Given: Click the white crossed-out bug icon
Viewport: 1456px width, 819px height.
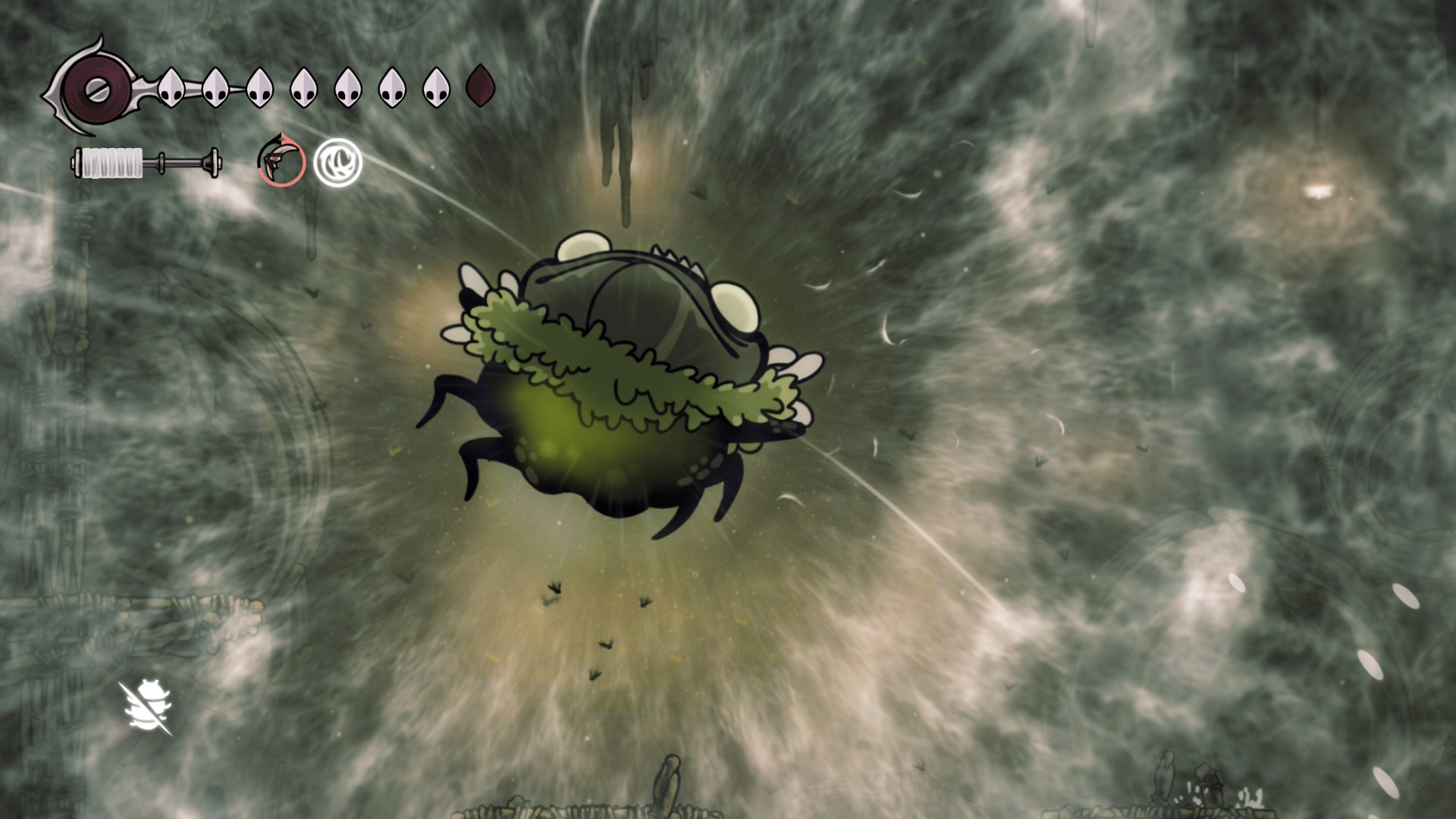Looking at the screenshot, I should [148, 708].
